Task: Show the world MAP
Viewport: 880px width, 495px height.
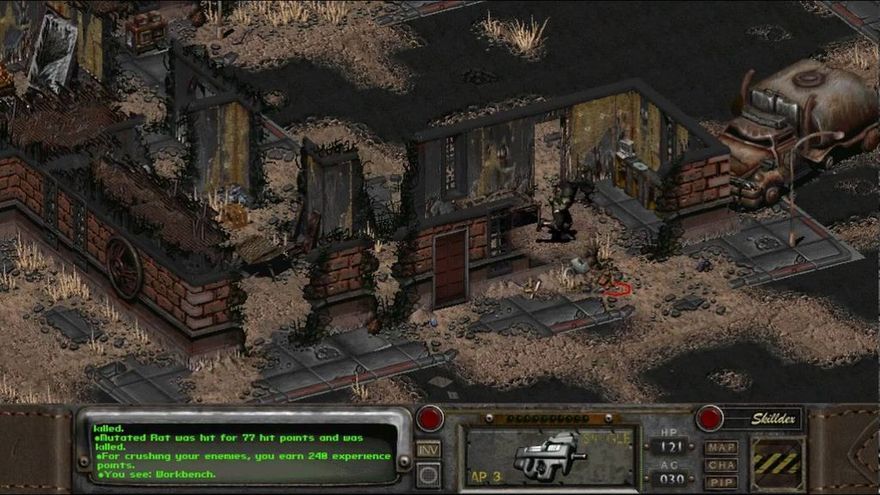Action: (x=721, y=448)
